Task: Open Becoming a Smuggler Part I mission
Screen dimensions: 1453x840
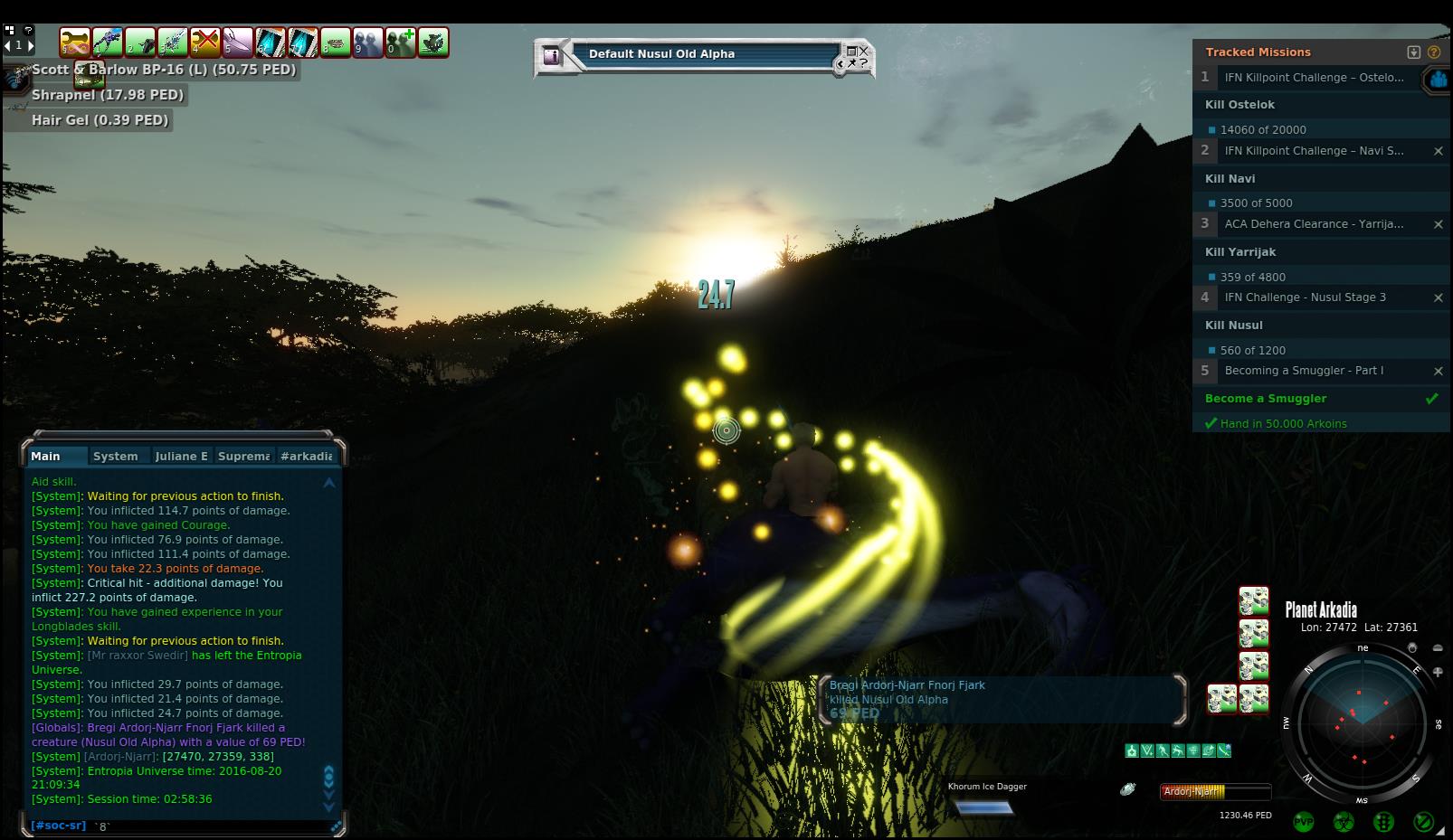Action: [1303, 371]
